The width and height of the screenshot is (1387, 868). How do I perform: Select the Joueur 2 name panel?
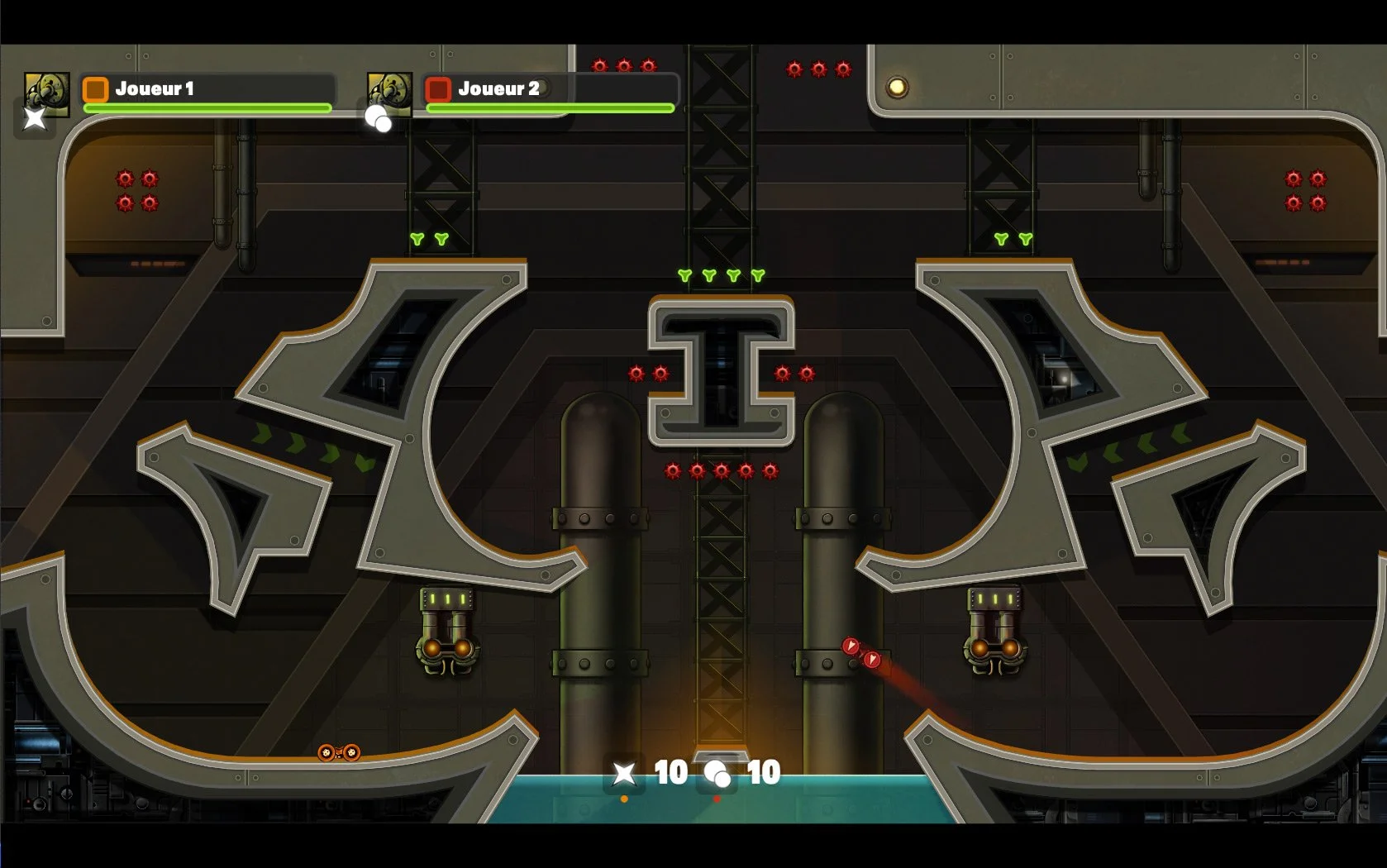point(551,88)
